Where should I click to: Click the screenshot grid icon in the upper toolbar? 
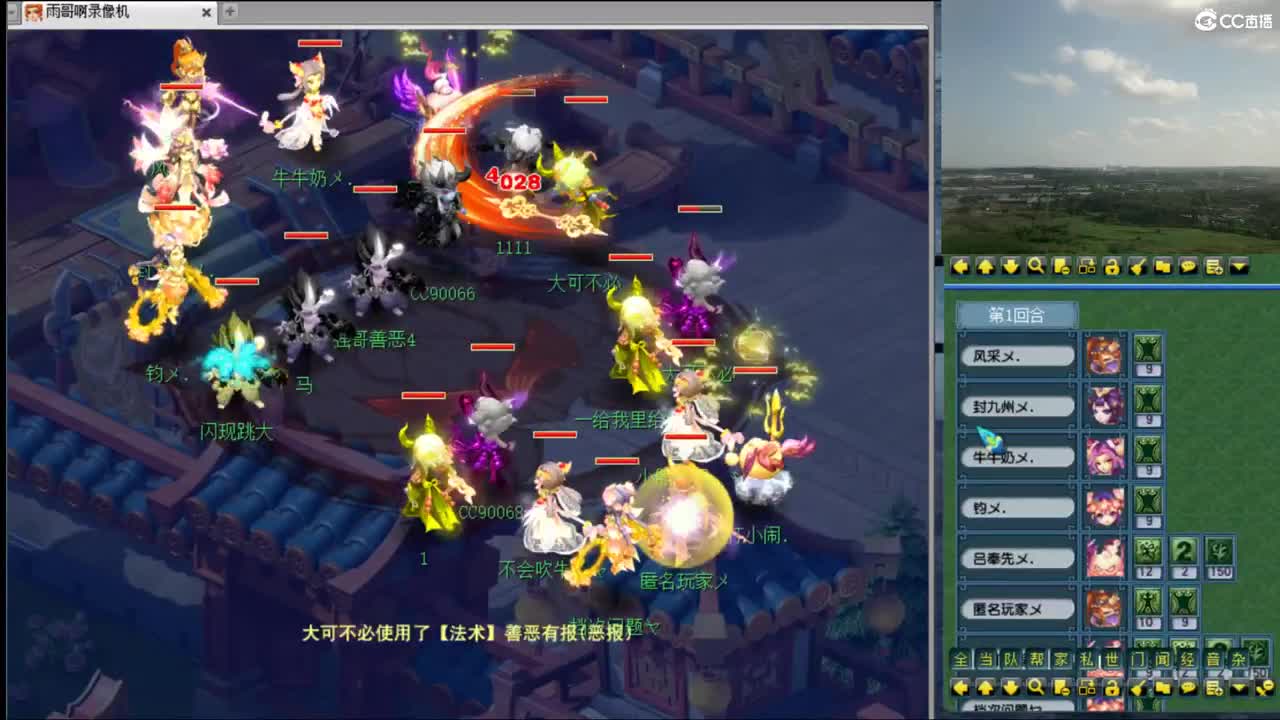(1087, 265)
